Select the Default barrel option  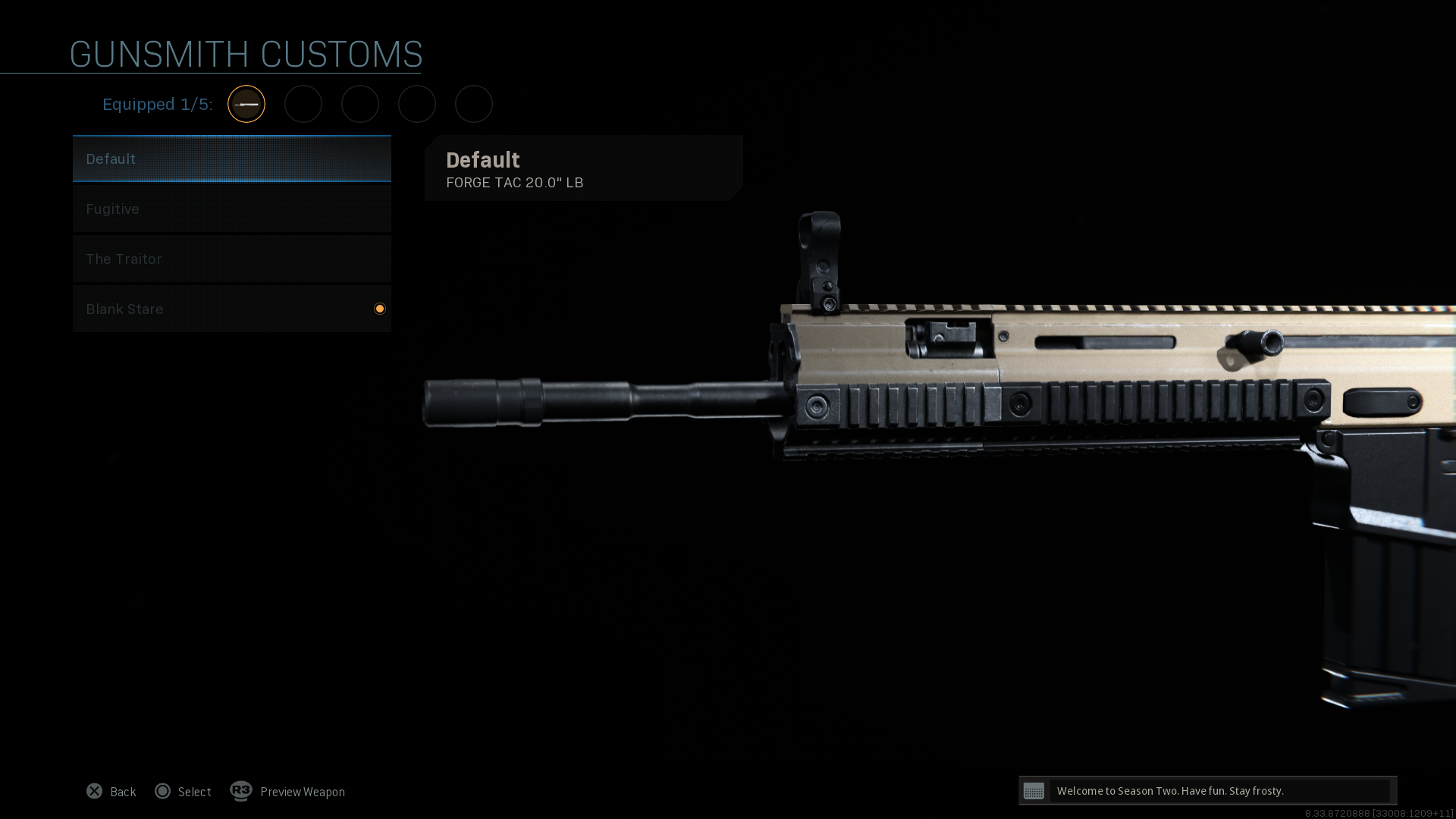pos(231,159)
